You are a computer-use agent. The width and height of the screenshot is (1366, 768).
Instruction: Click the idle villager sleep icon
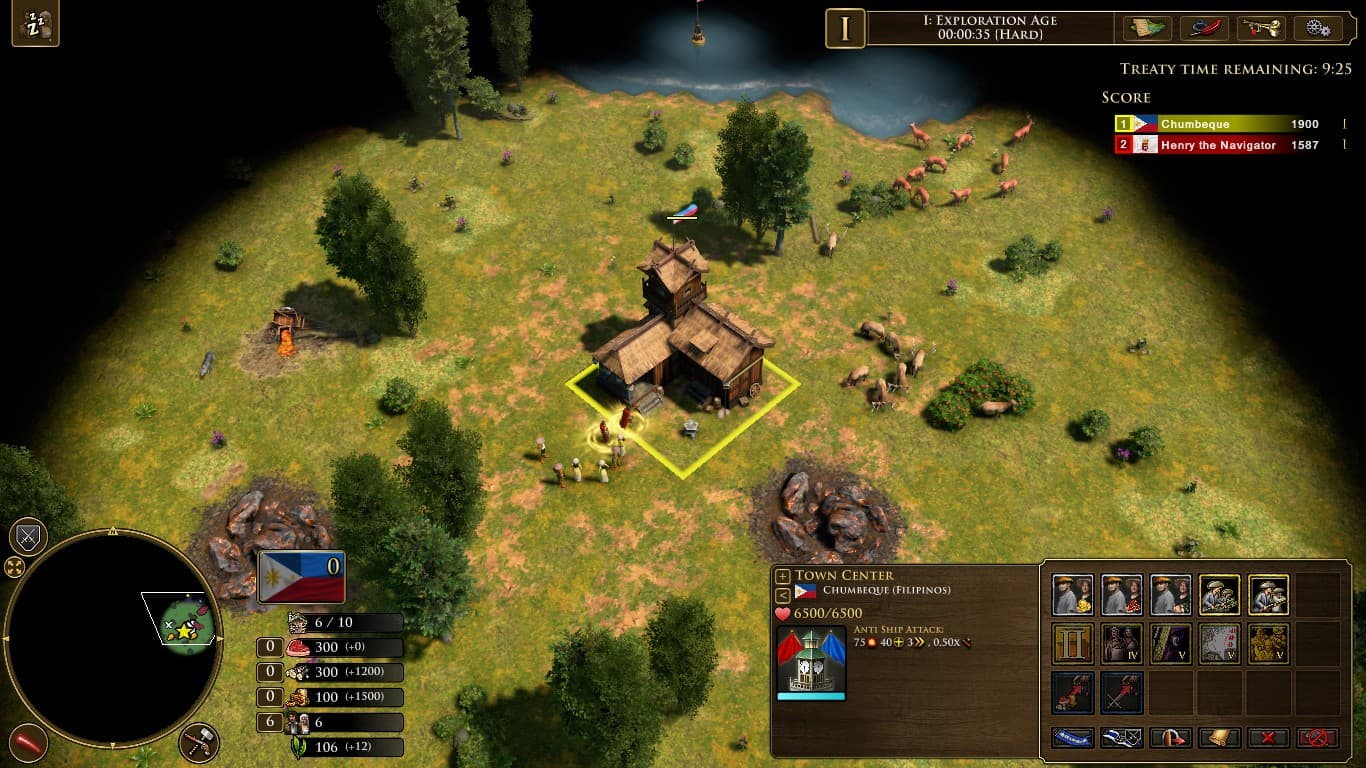coord(35,25)
